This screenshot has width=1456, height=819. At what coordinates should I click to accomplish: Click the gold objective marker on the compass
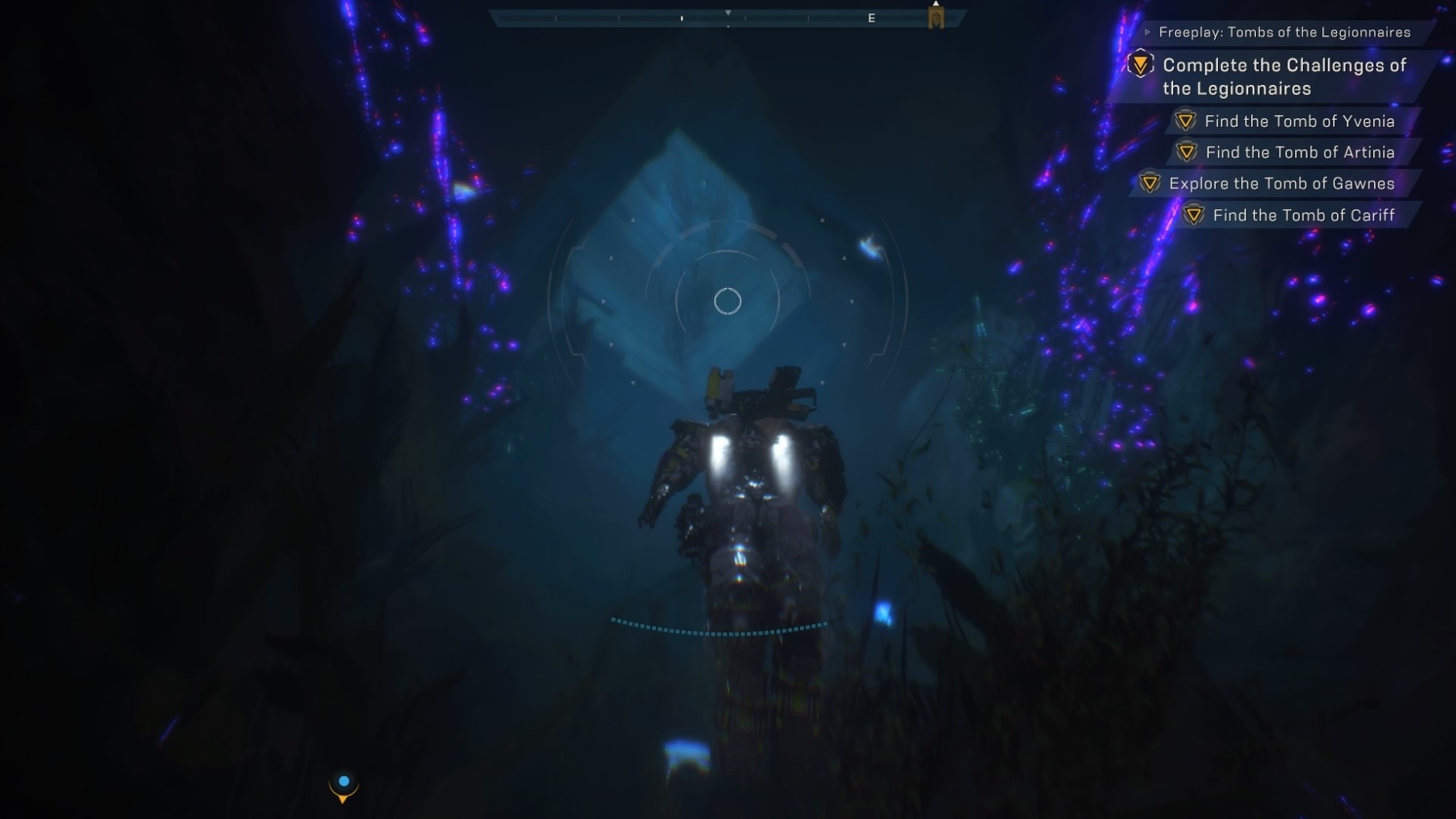tap(936, 17)
